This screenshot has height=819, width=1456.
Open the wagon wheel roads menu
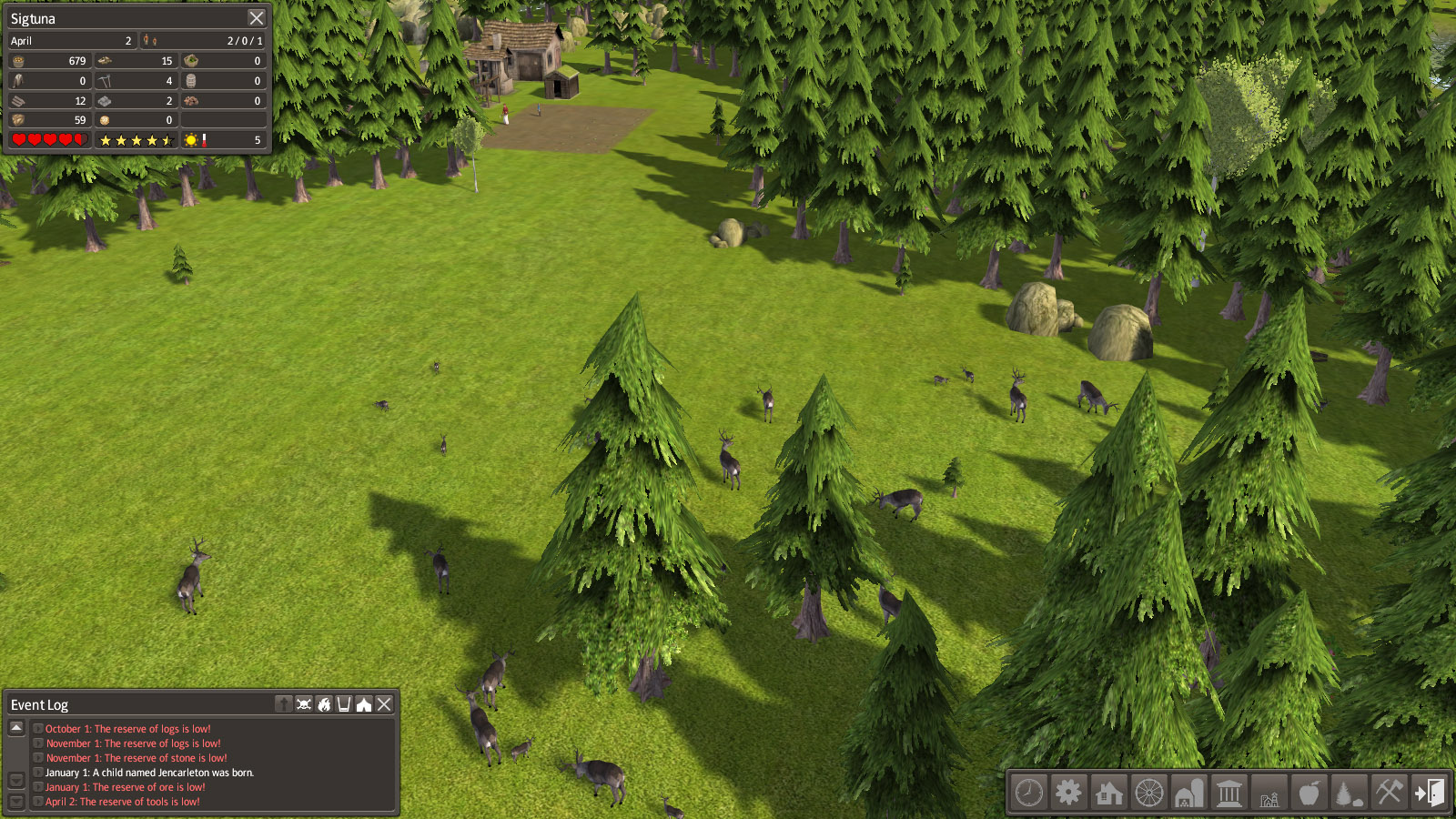point(1149,793)
